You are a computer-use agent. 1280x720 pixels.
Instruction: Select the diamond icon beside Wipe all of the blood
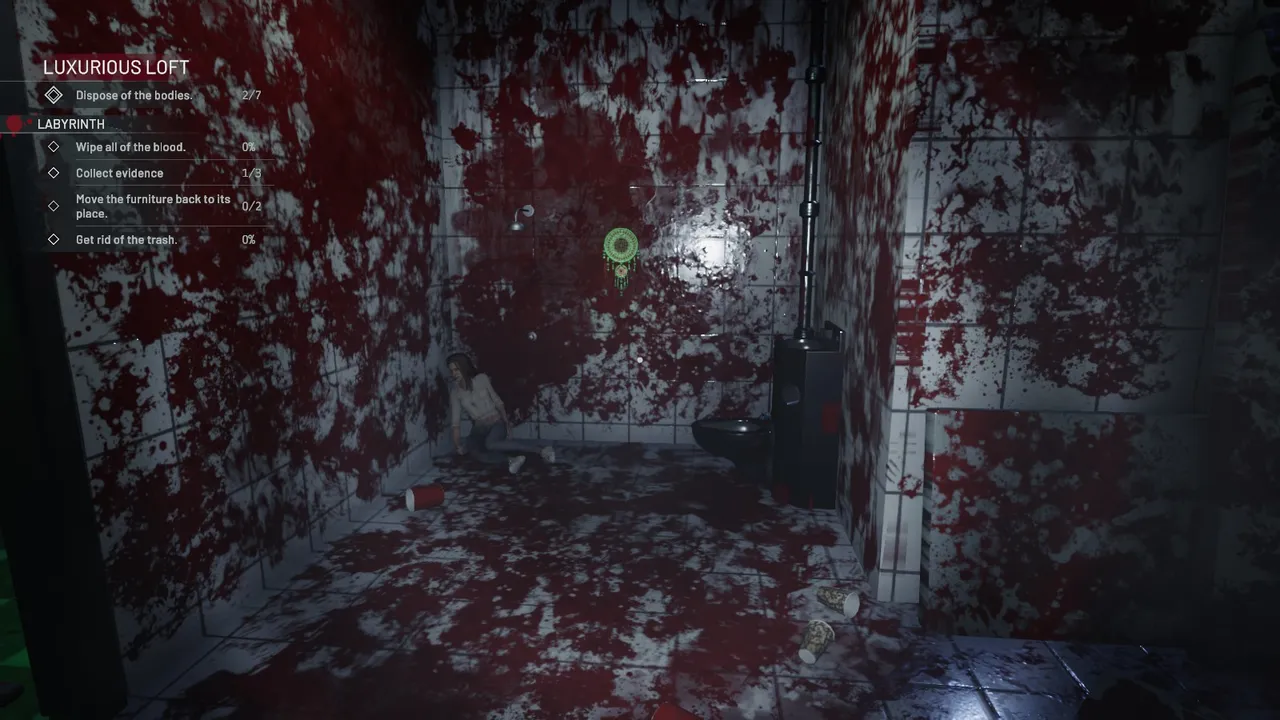(x=54, y=147)
